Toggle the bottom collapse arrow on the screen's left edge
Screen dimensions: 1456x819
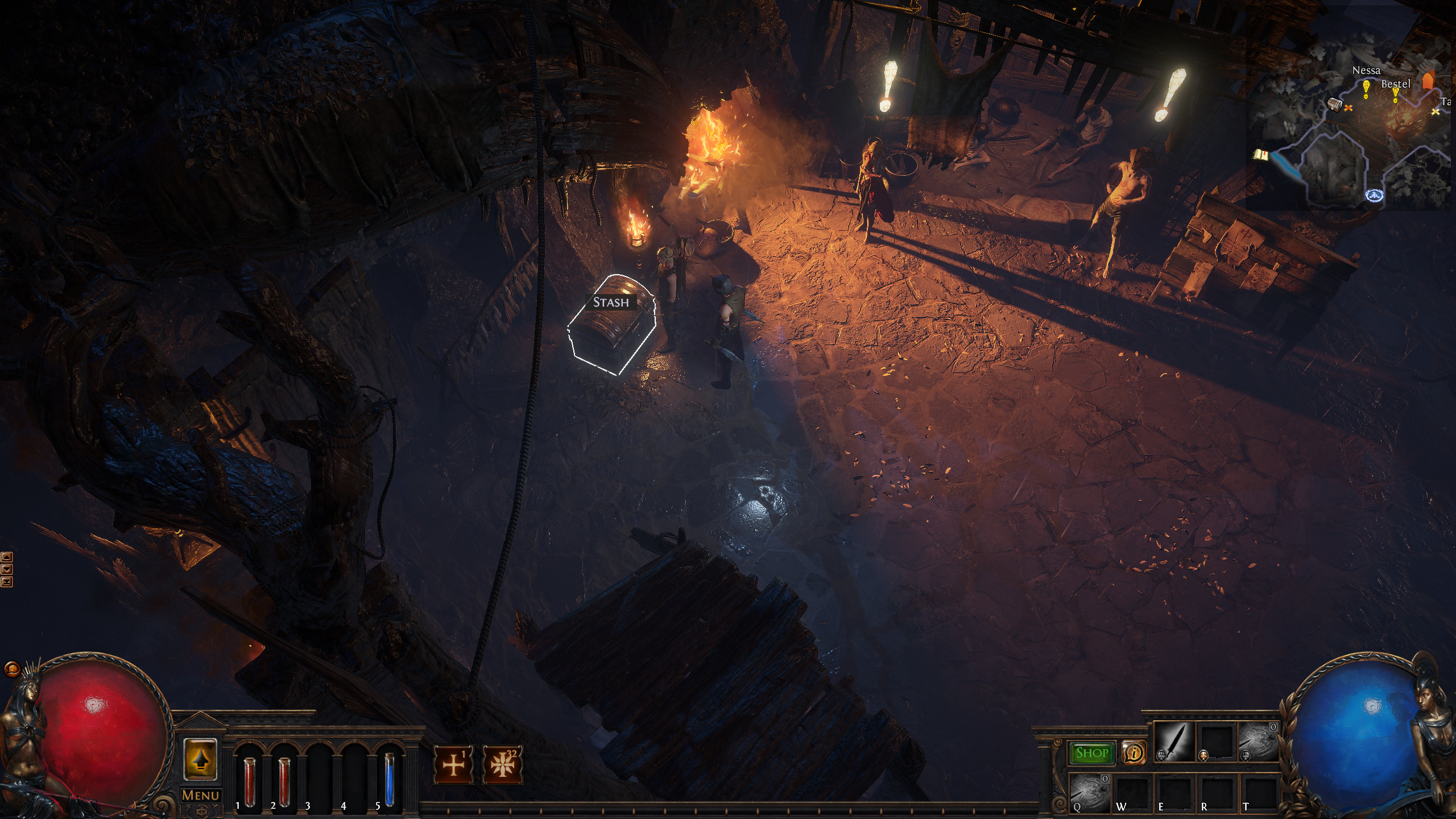click(x=6, y=582)
